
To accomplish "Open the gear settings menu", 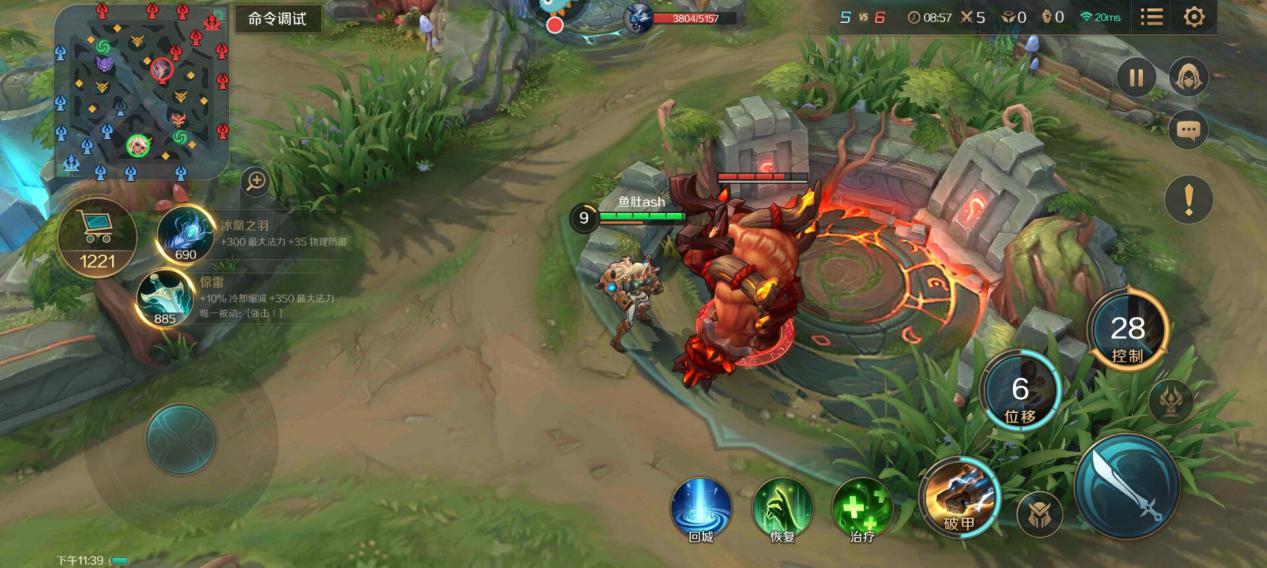I will point(1194,17).
